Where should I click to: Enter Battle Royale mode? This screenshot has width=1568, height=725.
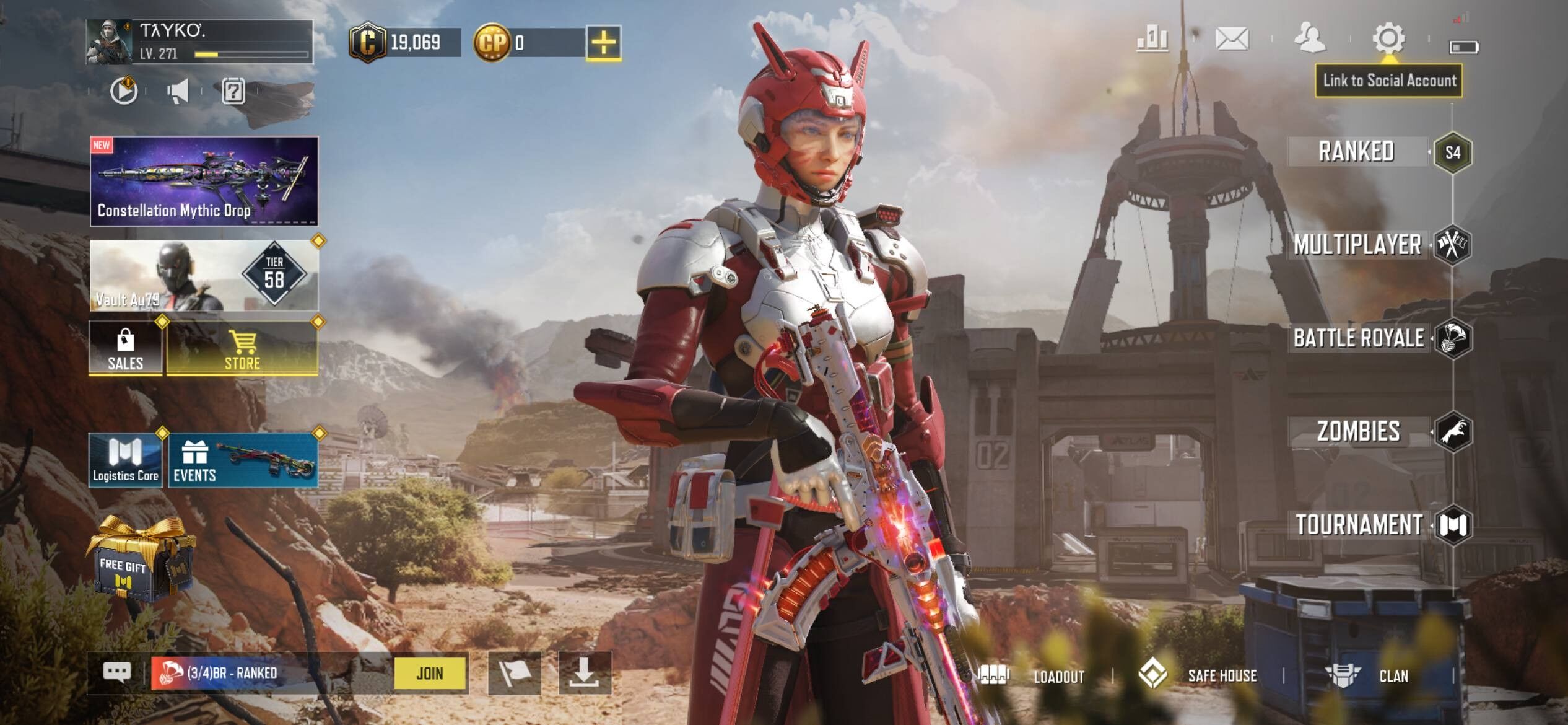[1359, 338]
